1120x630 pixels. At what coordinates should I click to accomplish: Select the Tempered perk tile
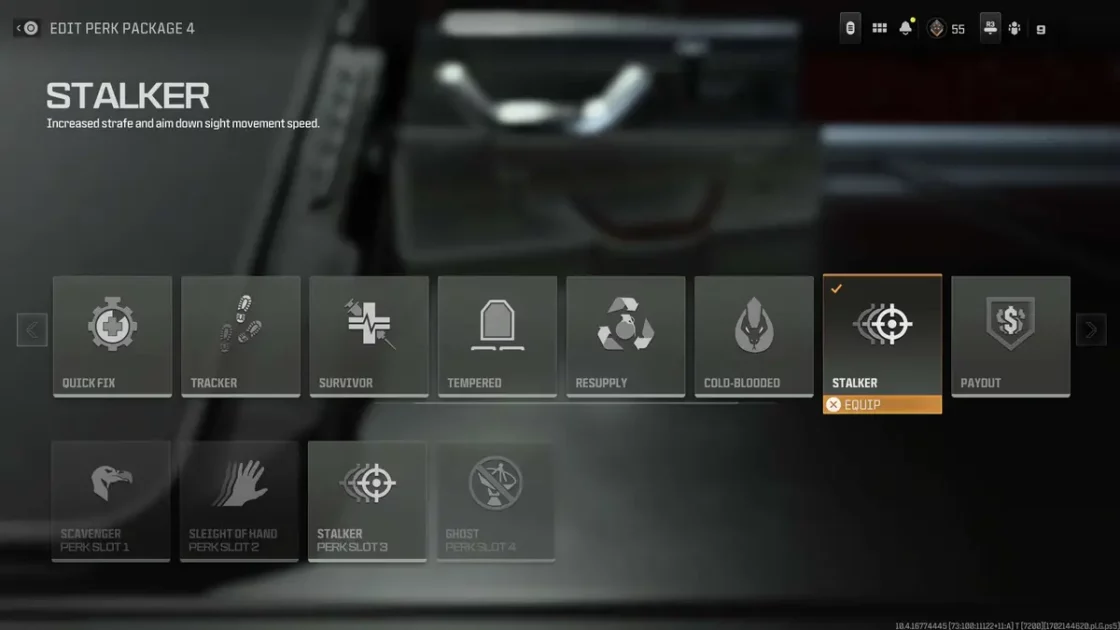pos(497,336)
